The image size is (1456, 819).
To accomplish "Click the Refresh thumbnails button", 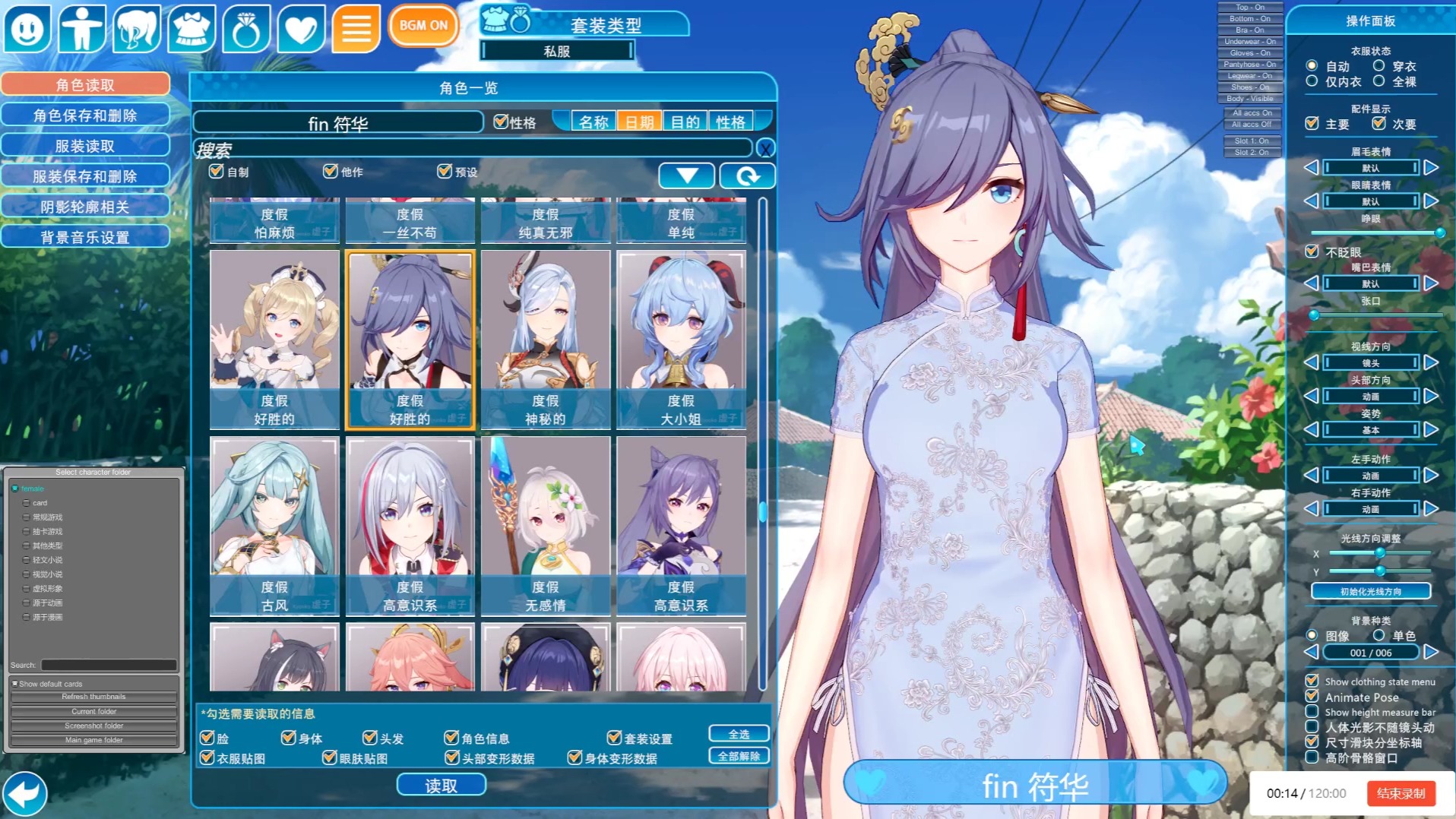I will (x=94, y=697).
